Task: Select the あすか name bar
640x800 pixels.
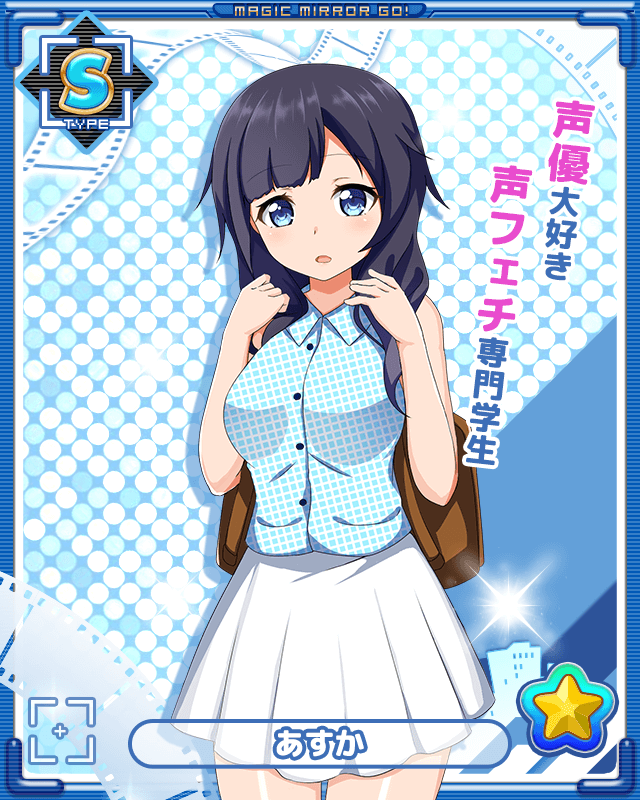Action: [319, 745]
